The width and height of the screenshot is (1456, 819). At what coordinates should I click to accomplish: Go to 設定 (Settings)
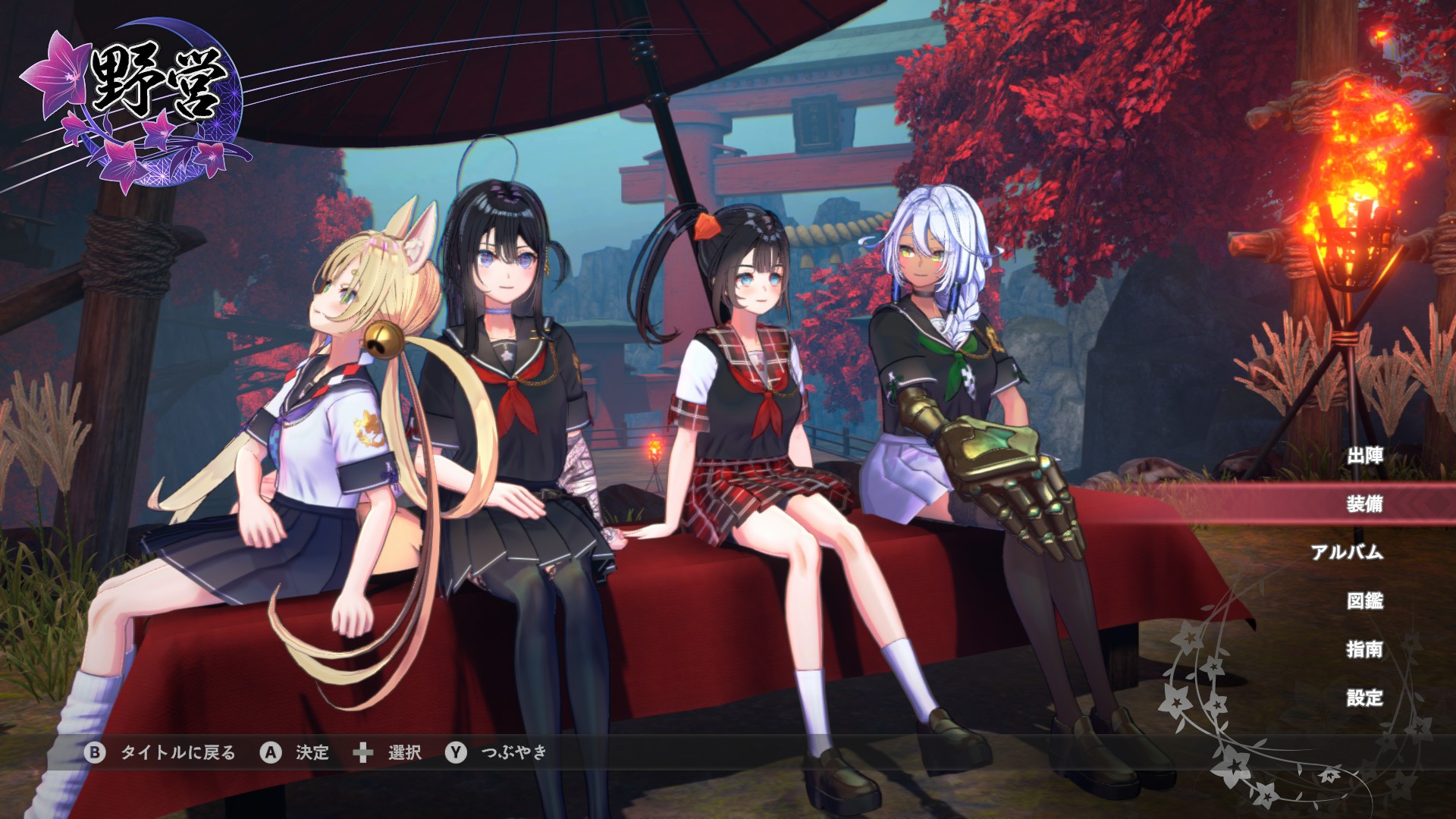click(x=1364, y=698)
